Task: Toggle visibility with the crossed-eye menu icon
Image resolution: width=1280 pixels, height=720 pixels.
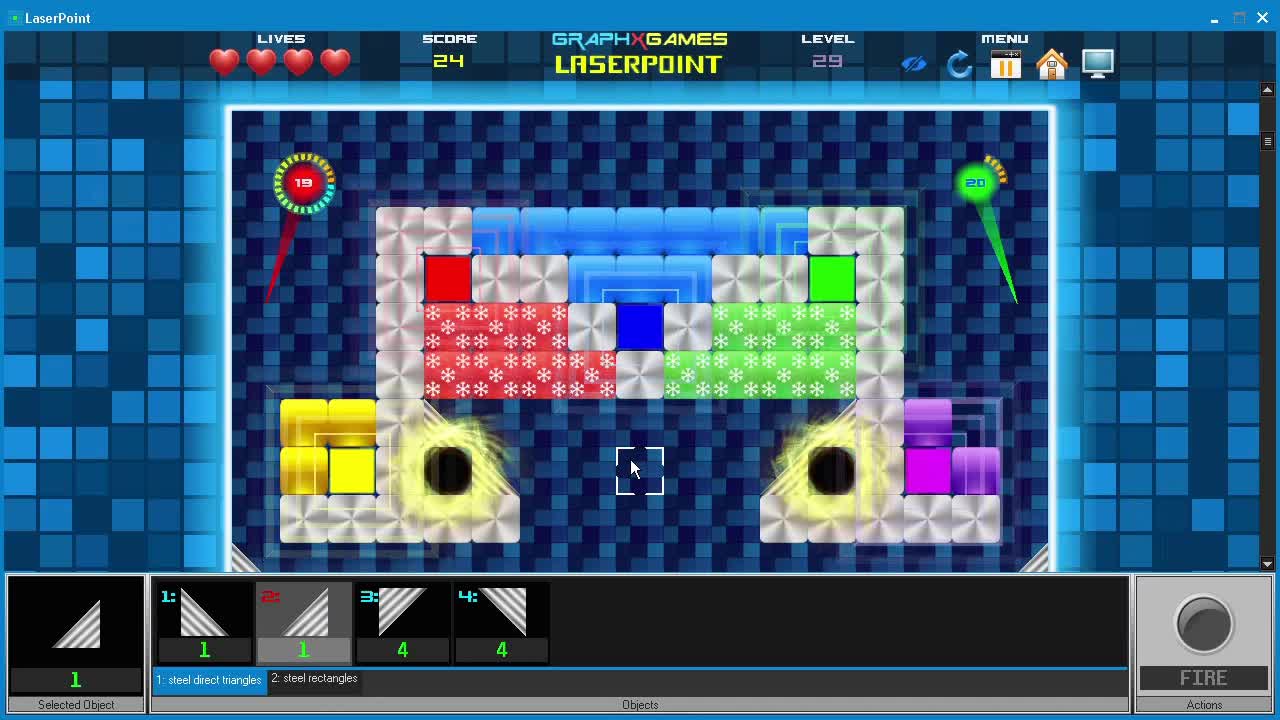Action: (x=913, y=64)
